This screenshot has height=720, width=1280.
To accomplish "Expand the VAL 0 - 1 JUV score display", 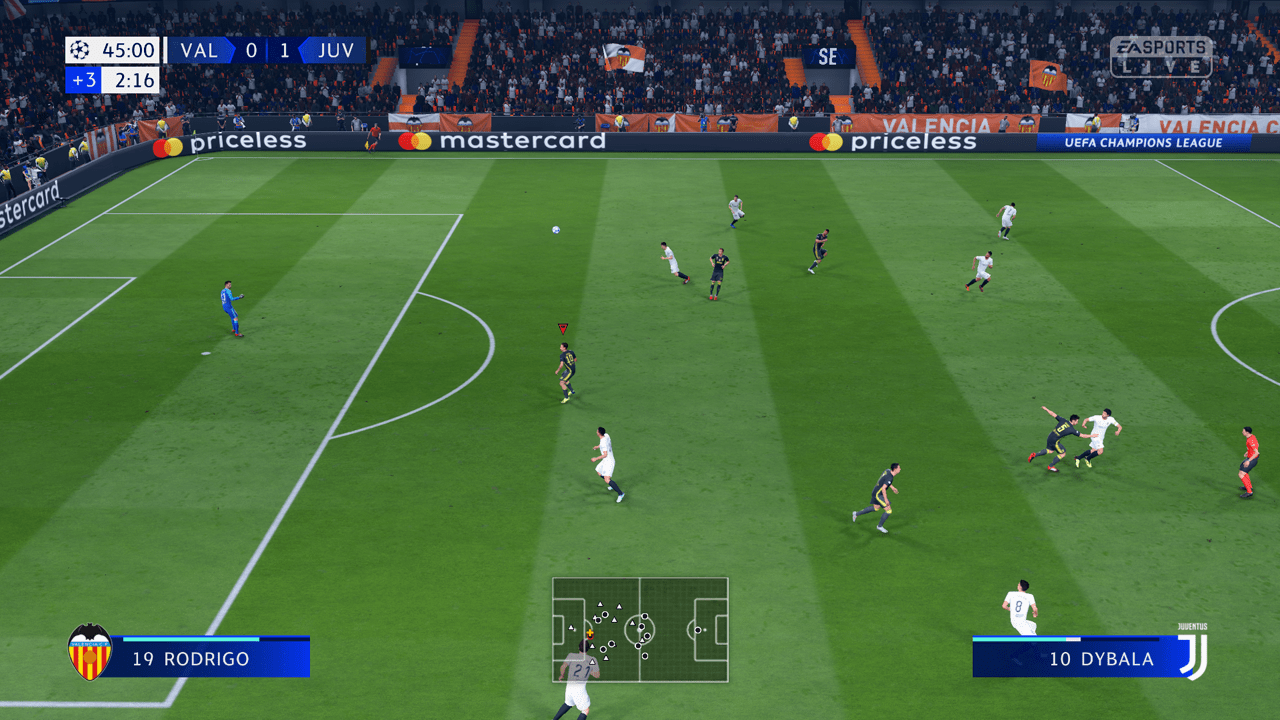I will (267, 50).
